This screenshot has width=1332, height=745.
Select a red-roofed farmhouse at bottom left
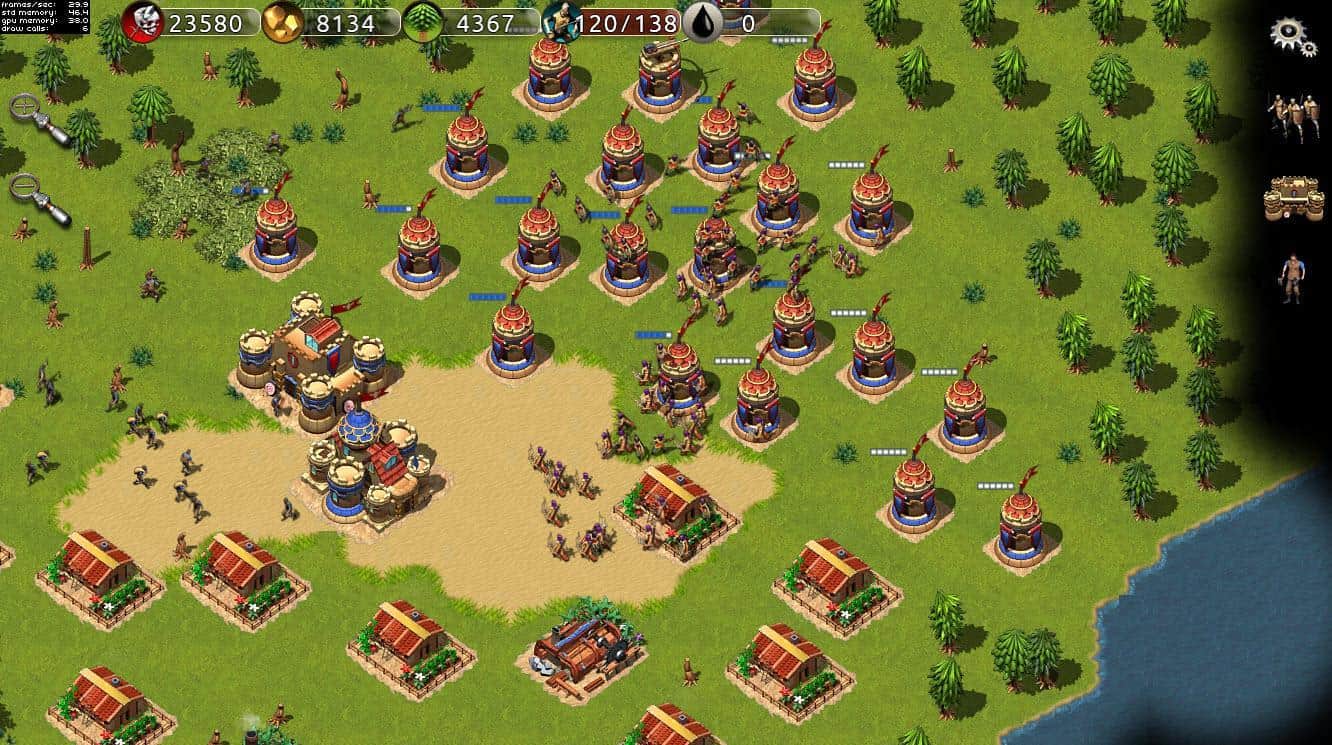pos(95,565)
